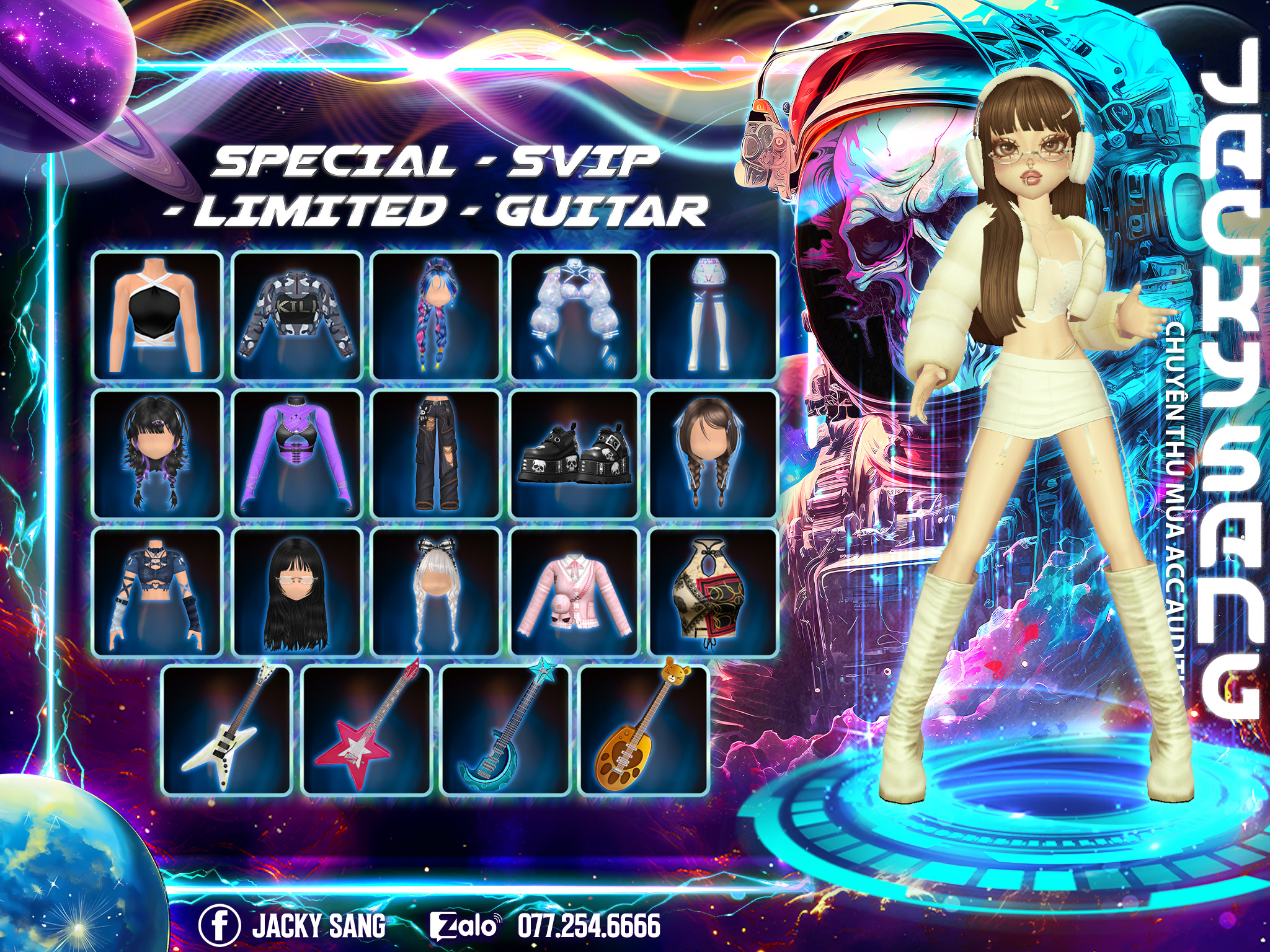The image size is (1270, 952).
Task: Pick the navy crop top with arm wraps
Action: (x=158, y=593)
